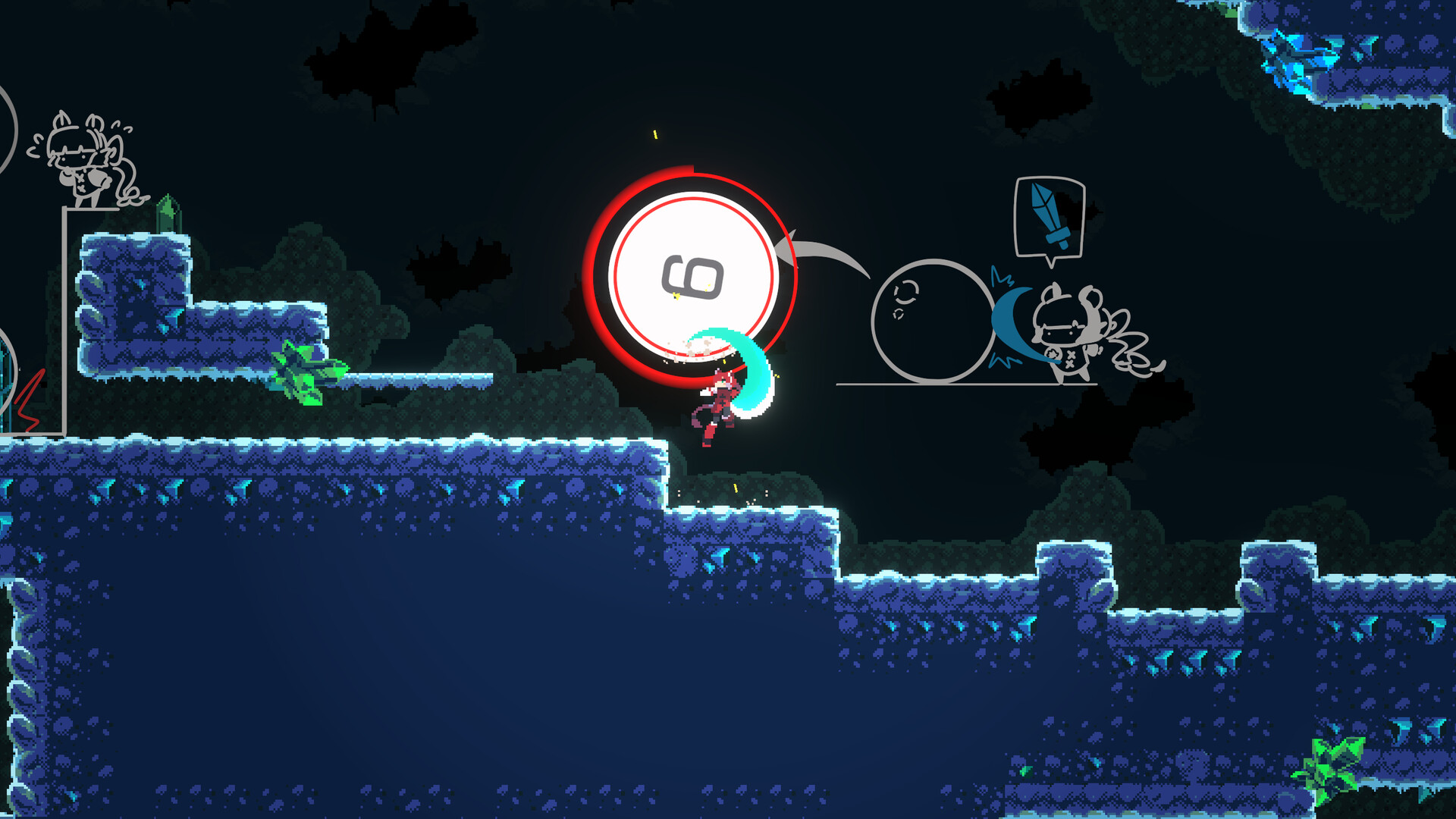Expand the speech bubble above the doodle knight
The height and width of the screenshot is (819, 1456).
(x=1048, y=216)
